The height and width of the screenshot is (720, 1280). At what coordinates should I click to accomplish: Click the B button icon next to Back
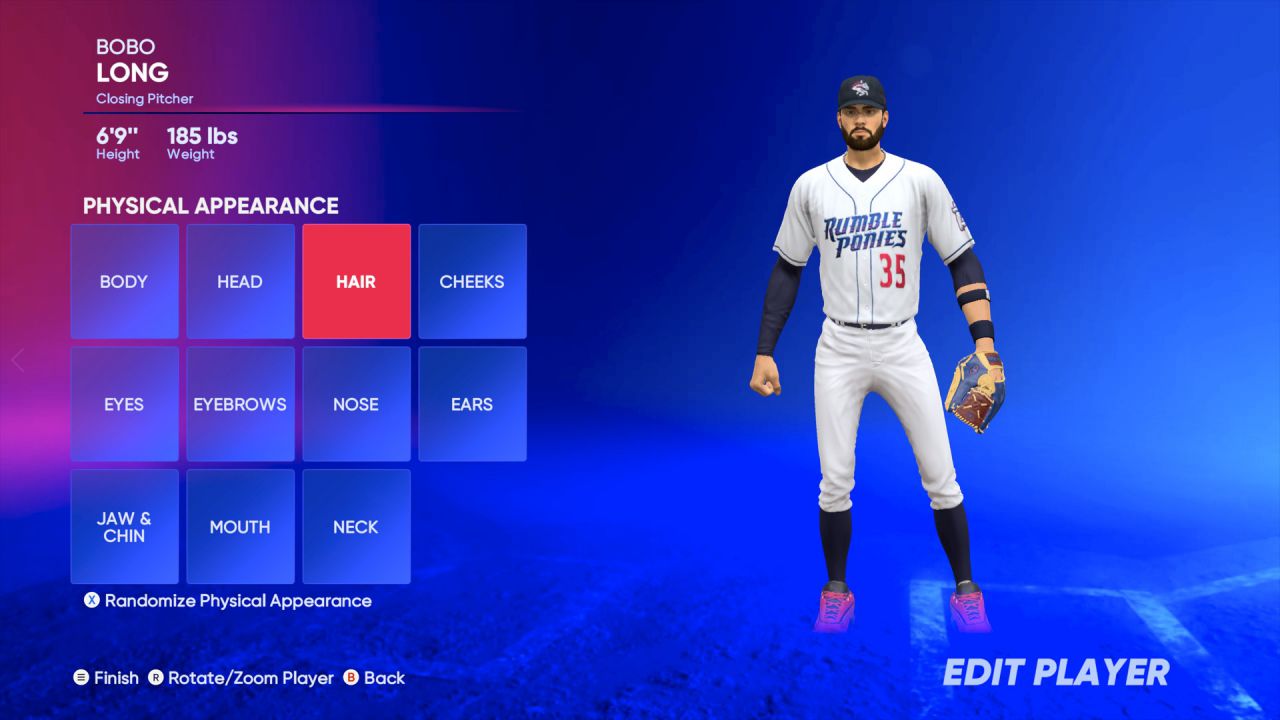click(355, 678)
